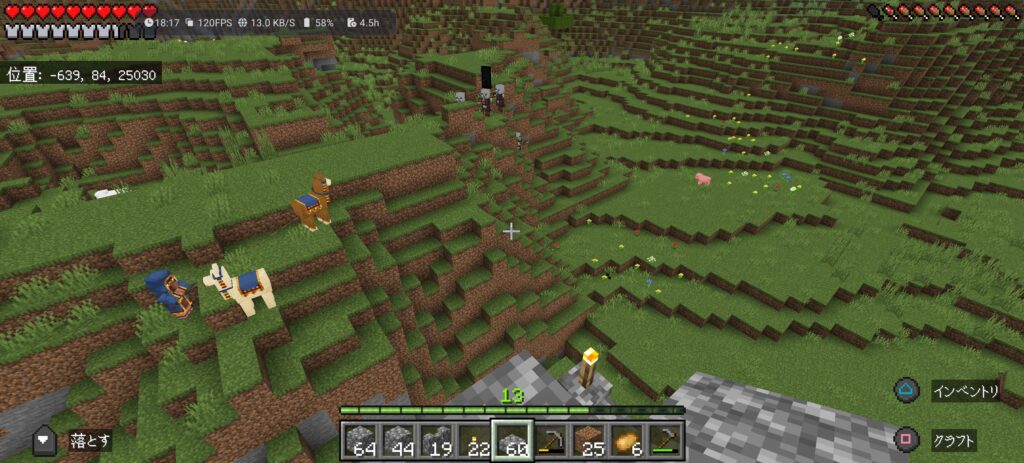Choose the hotbar slot holding 19 items
Viewport: 1024px width, 463px height.
click(x=437, y=440)
